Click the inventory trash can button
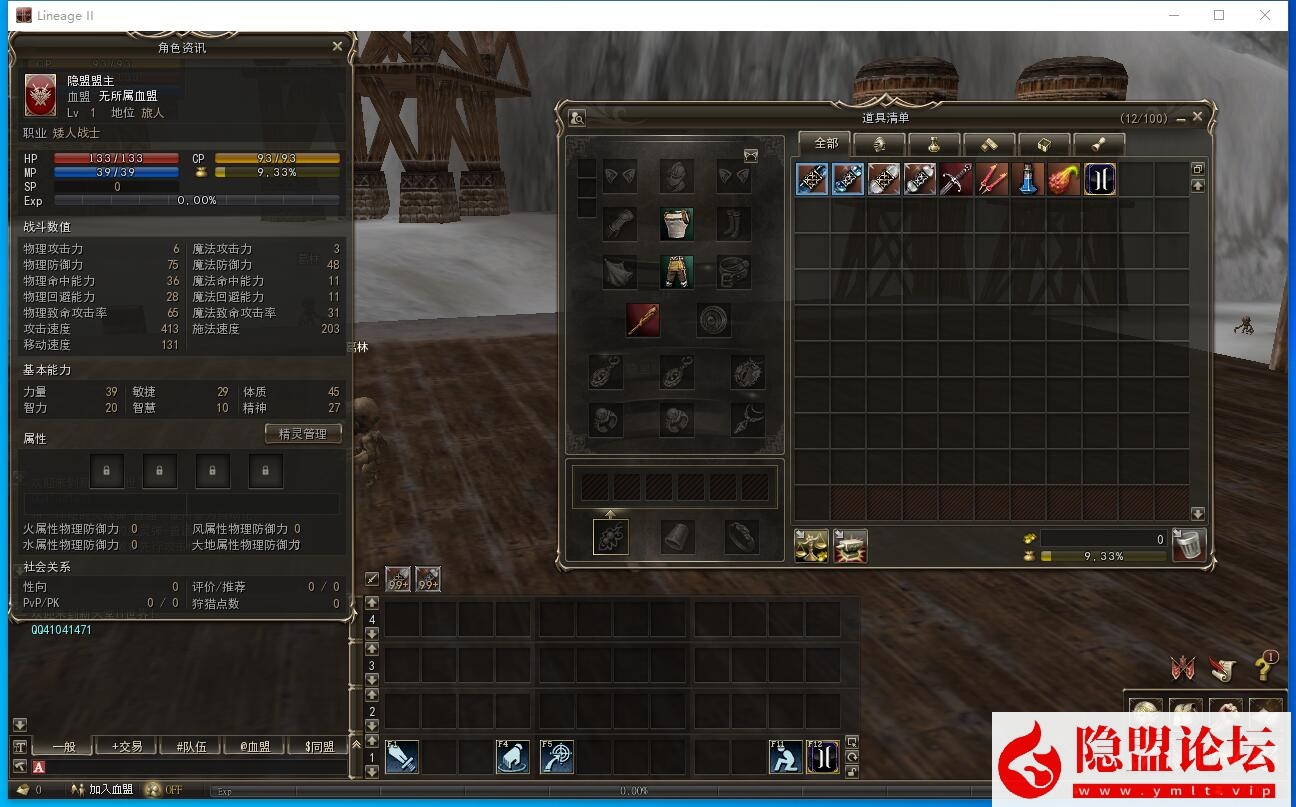 pyautogui.click(x=1188, y=546)
